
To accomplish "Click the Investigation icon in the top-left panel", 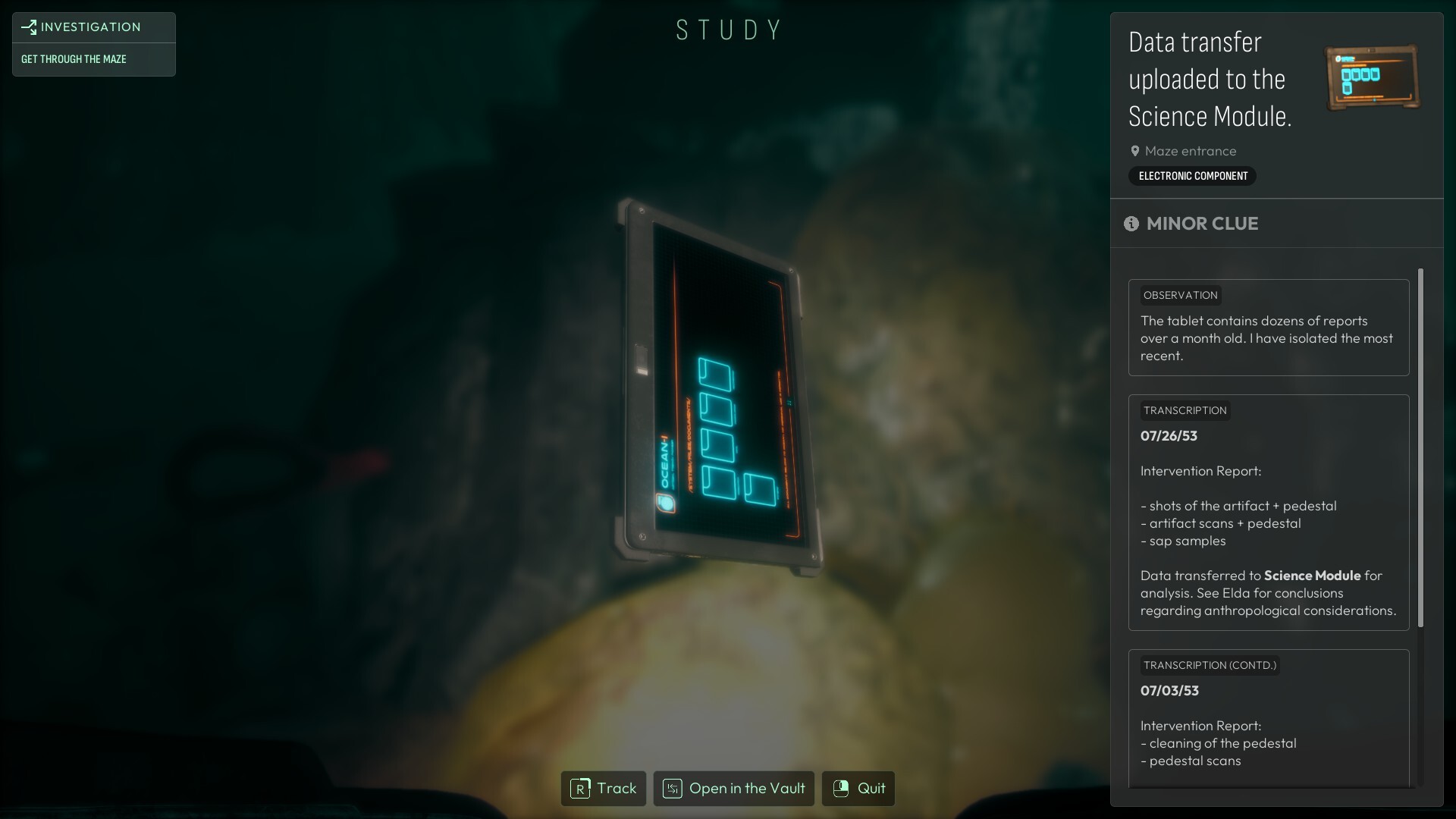I will click(28, 27).
